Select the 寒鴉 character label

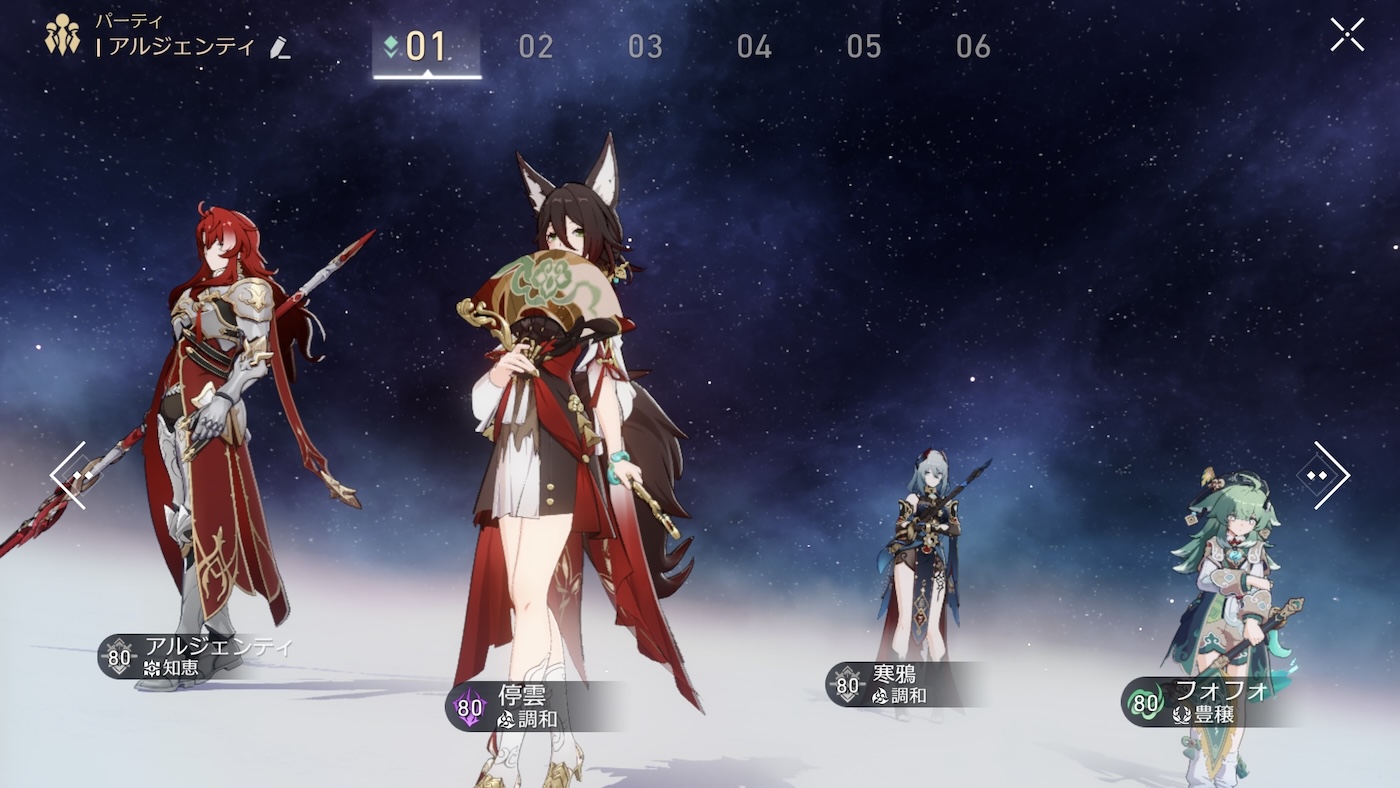(890, 684)
